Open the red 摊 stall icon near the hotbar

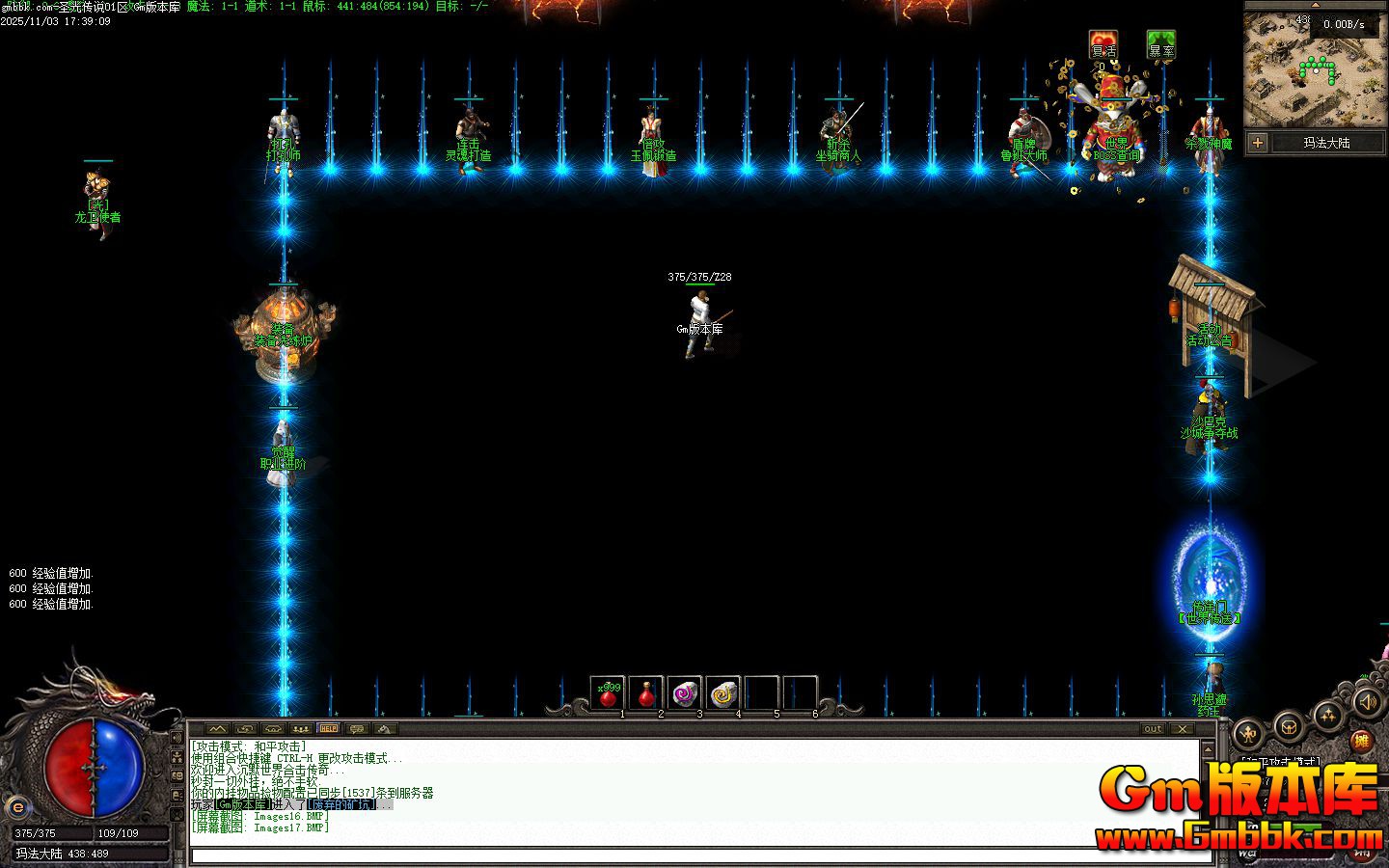click(x=1362, y=742)
